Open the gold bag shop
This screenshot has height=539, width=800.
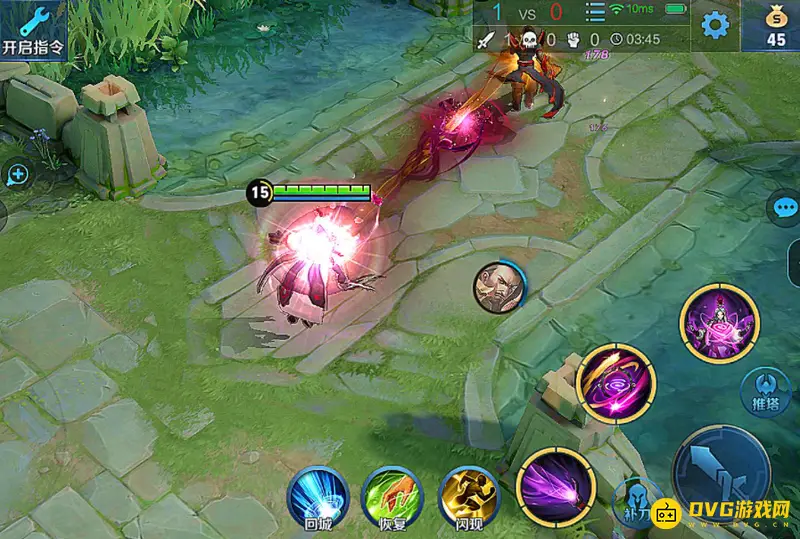(776, 26)
